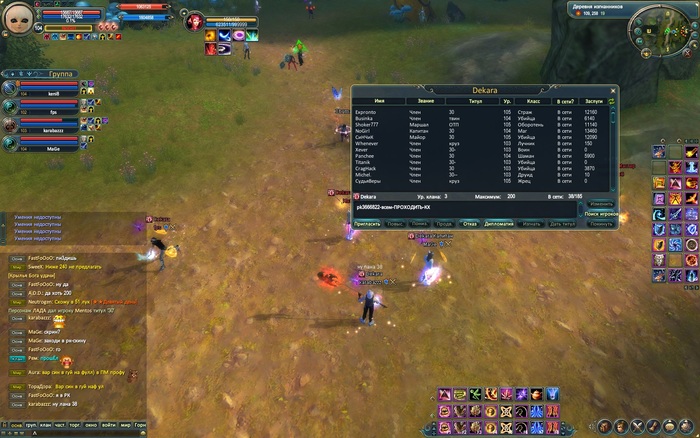Open Поиск игроков player search
Viewport: 700px width, 438px height.
pyautogui.click(x=600, y=214)
